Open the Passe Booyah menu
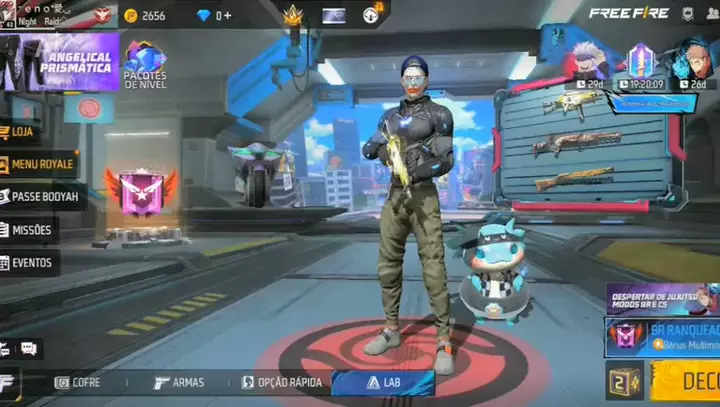Image resolution: width=720 pixels, height=407 pixels. 43,197
